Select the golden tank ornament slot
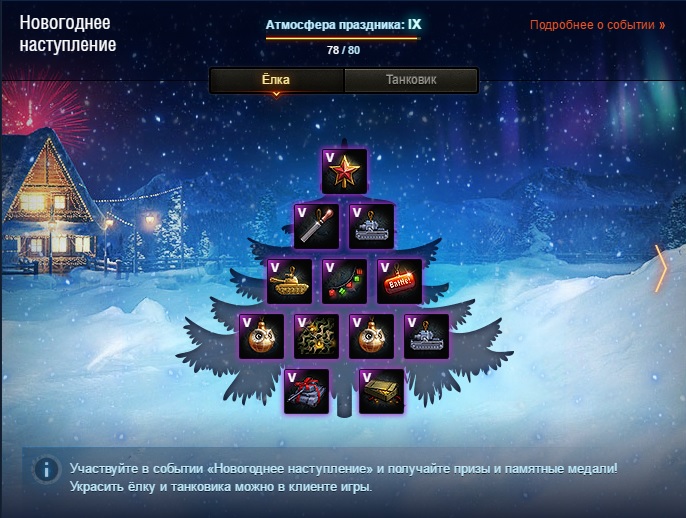Image resolution: width=686 pixels, height=518 pixels. coord(289,281)
